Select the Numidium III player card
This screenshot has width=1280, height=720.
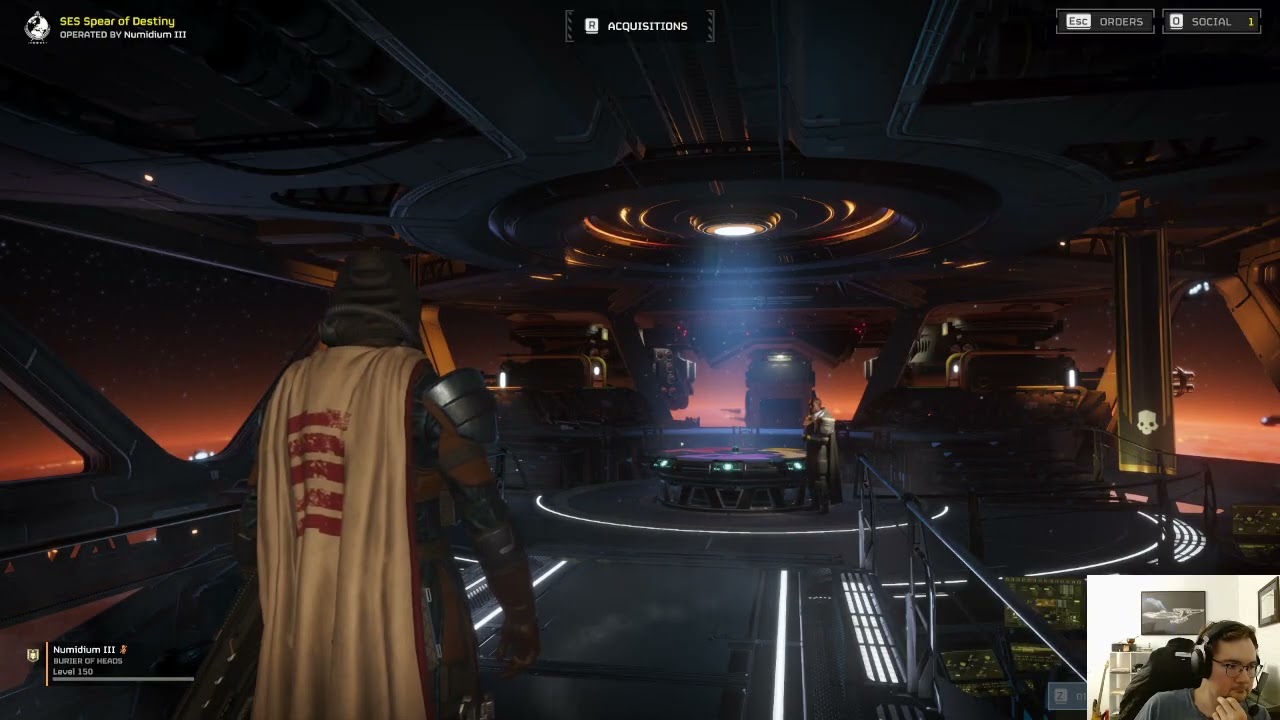[110, 660]
